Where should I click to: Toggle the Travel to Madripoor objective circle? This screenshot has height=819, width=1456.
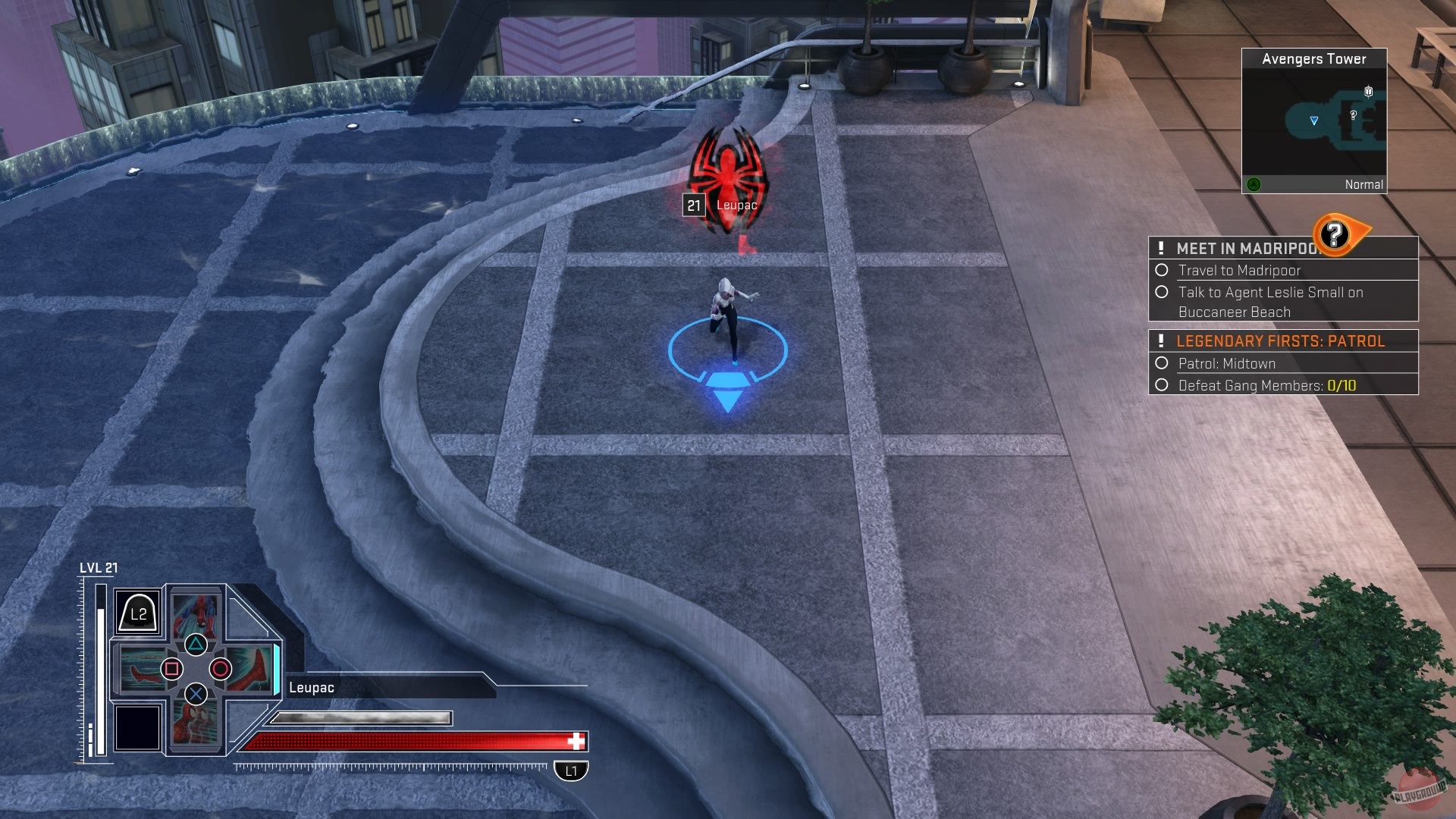(x=1163, y=271)
